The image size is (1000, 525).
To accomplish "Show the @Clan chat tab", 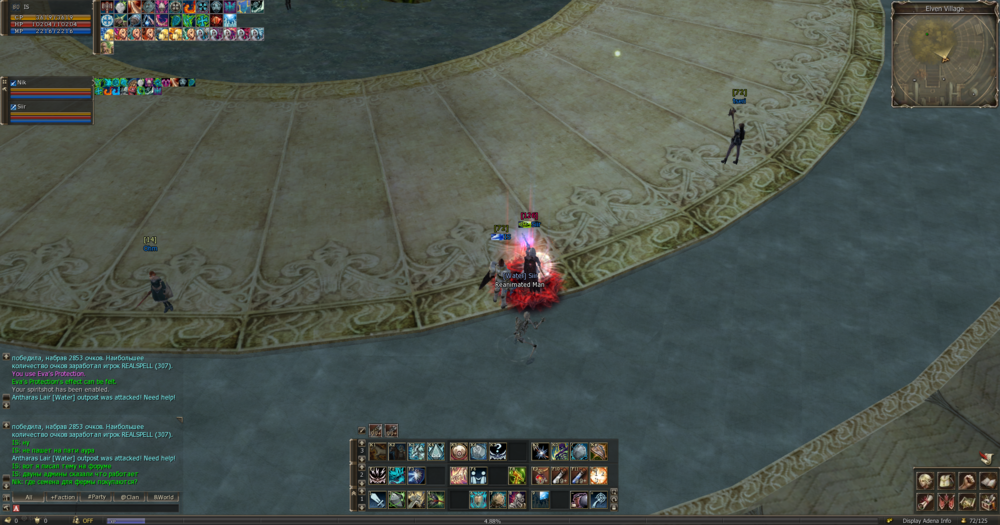I will pyautogui.click(x=130, y=497).
